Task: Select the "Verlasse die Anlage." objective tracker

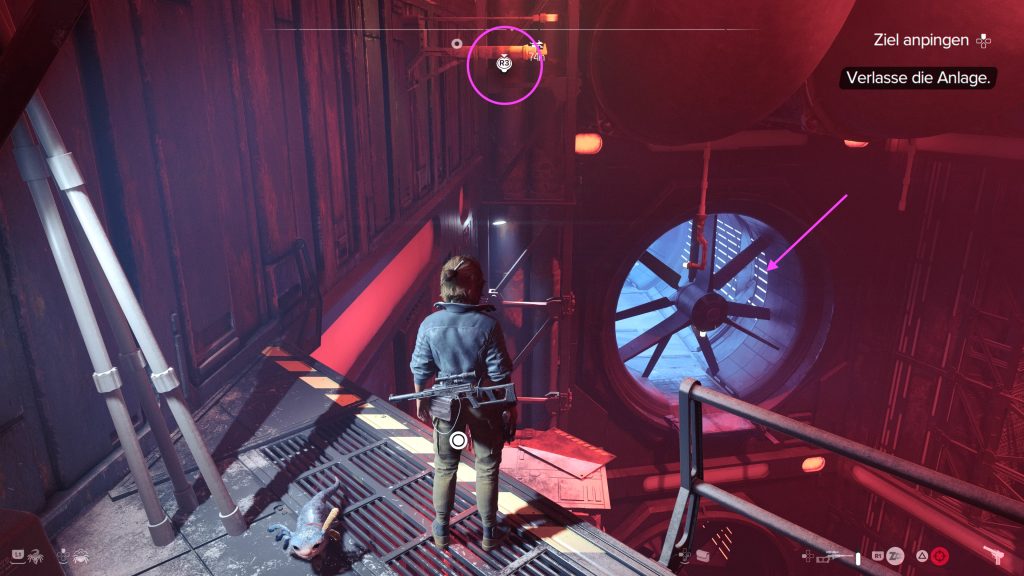Action: tap(918, 78)
